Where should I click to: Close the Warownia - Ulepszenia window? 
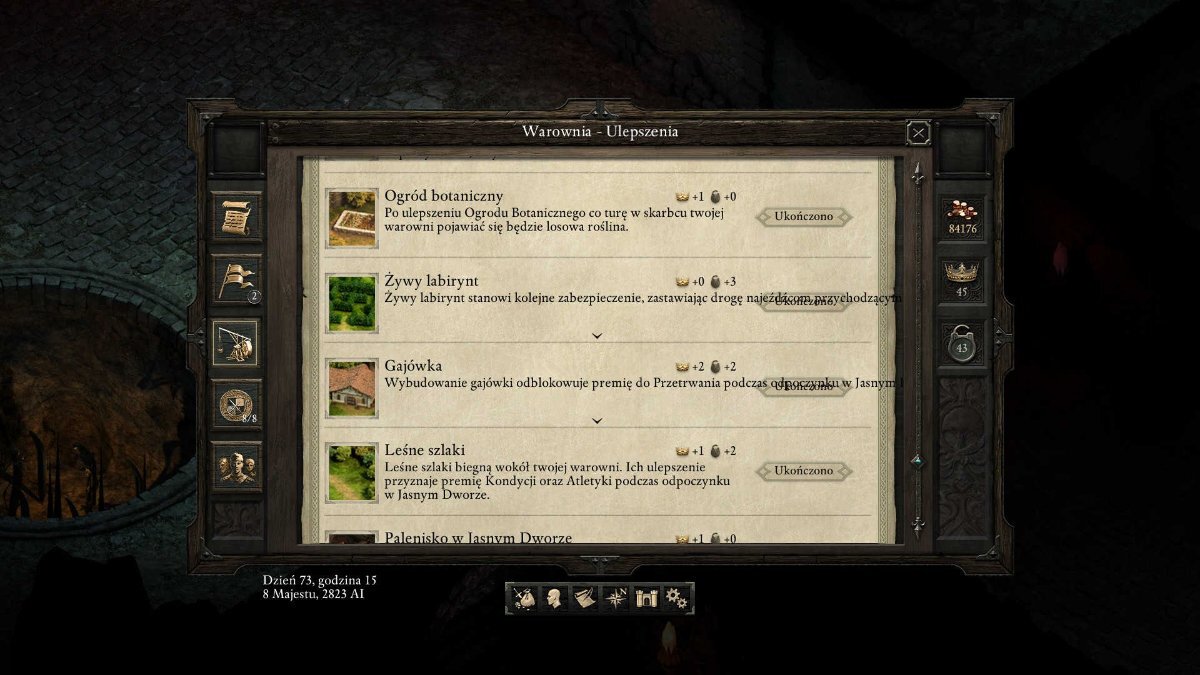918,132
